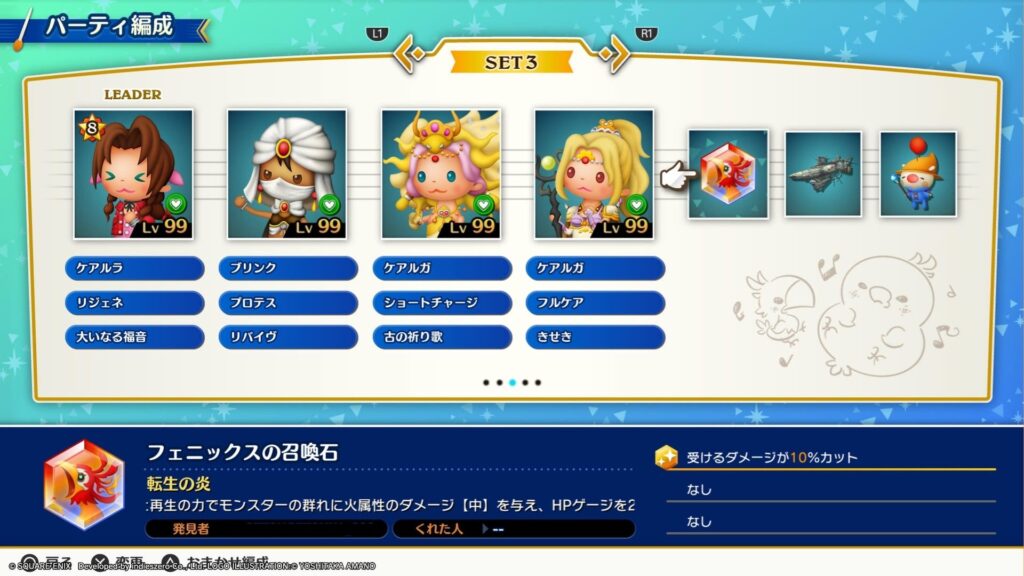Screen dimensions: 1024x576
Task: Choose the moogle slot
Action: click(917, 174)
